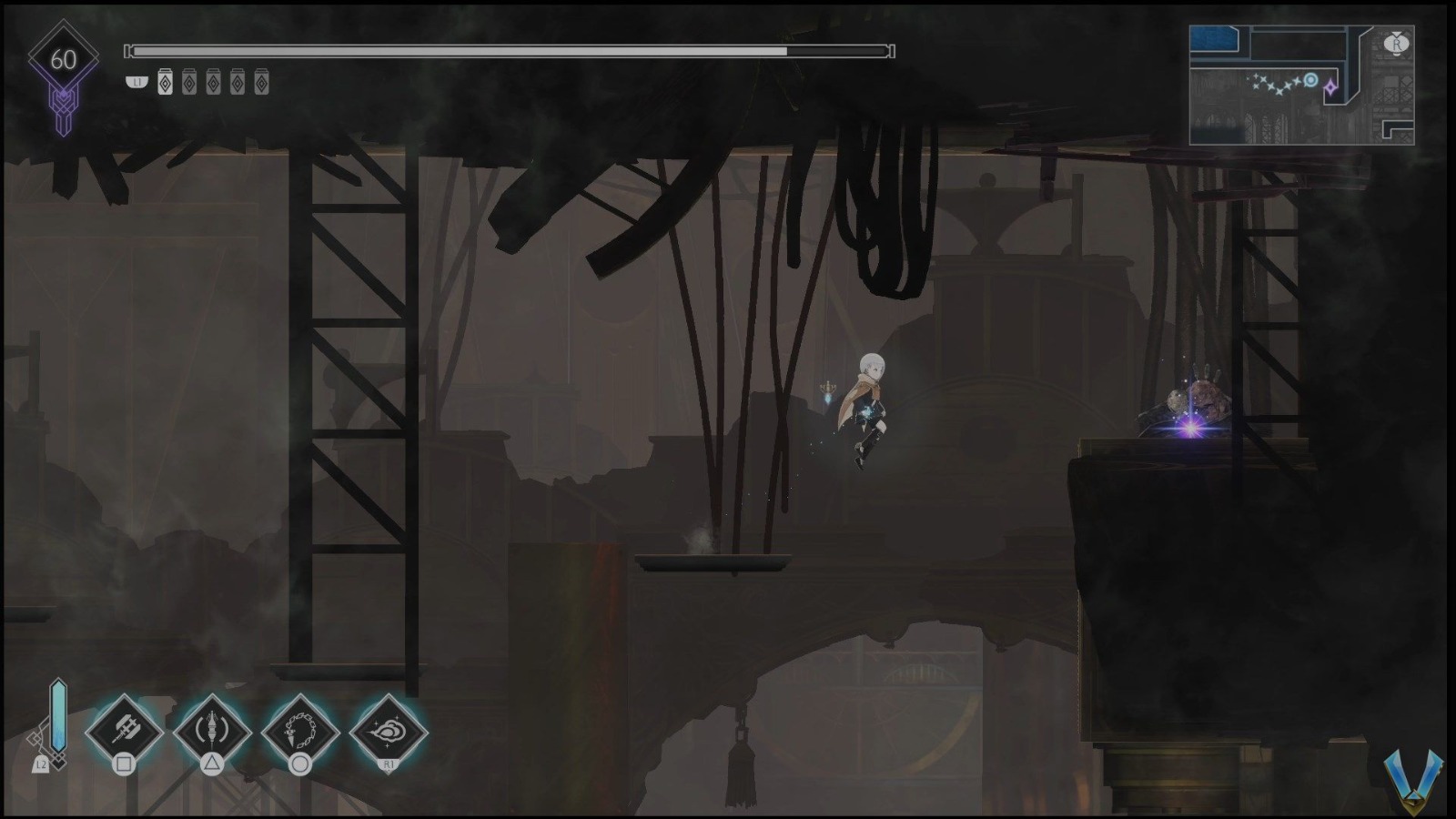Toggle the last grey healing flask
The width and height of the screenshot is (1456, 819).
[x=262, y=82]
